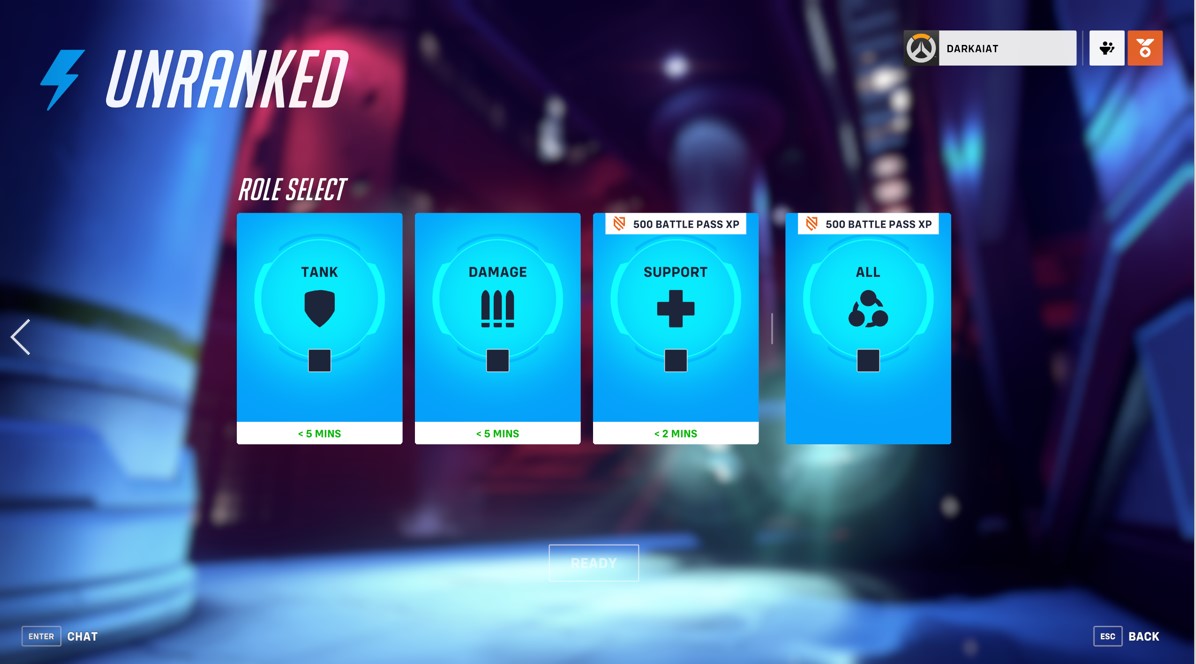Return with the Back button
Image resolution: width=1196 pixels, height=664 pixels.
coord(1128,636)
